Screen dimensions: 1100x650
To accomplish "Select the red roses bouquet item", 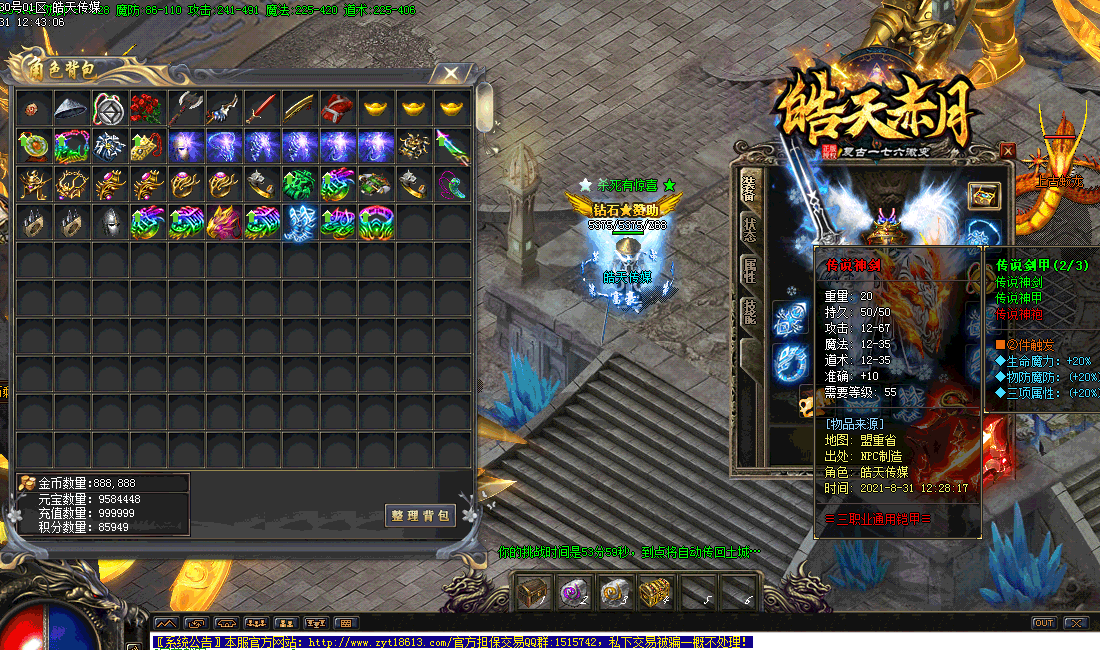I will 146,107.
